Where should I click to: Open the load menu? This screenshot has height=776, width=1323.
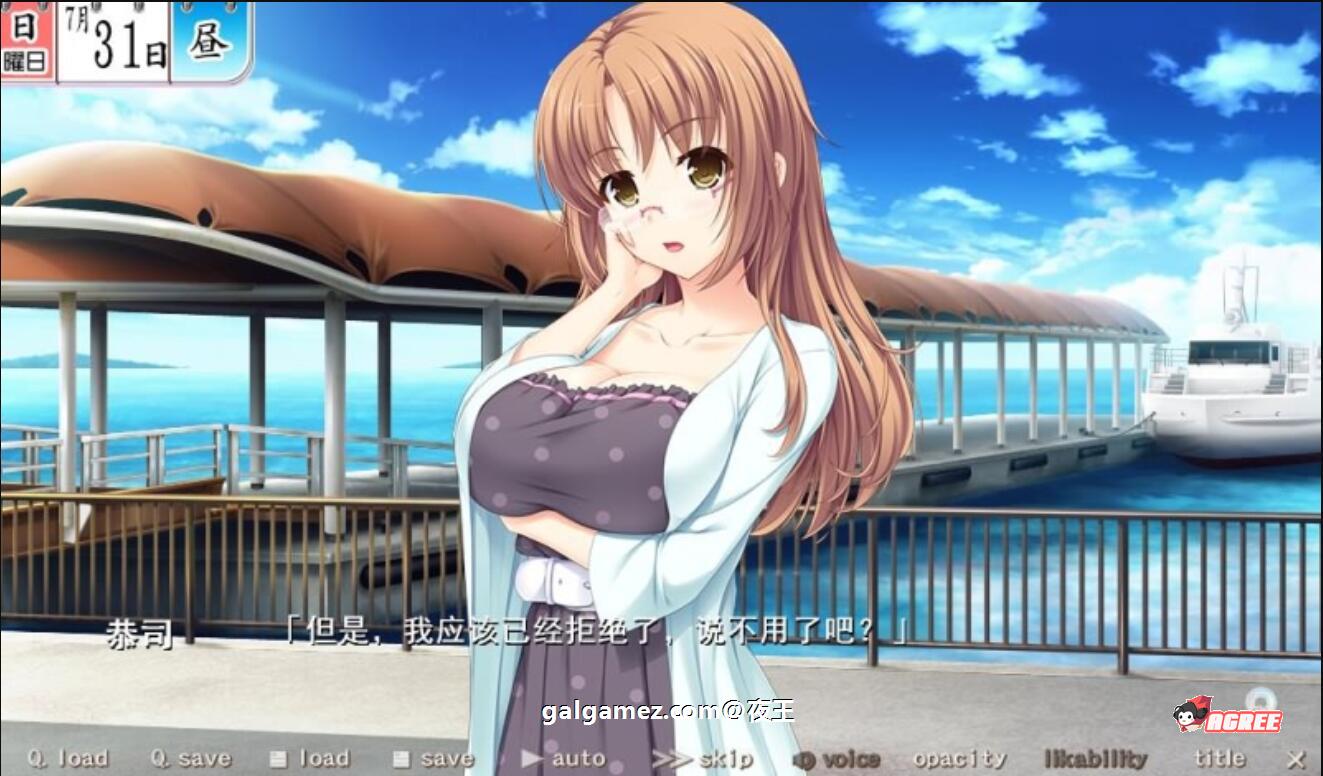[310, 759]
